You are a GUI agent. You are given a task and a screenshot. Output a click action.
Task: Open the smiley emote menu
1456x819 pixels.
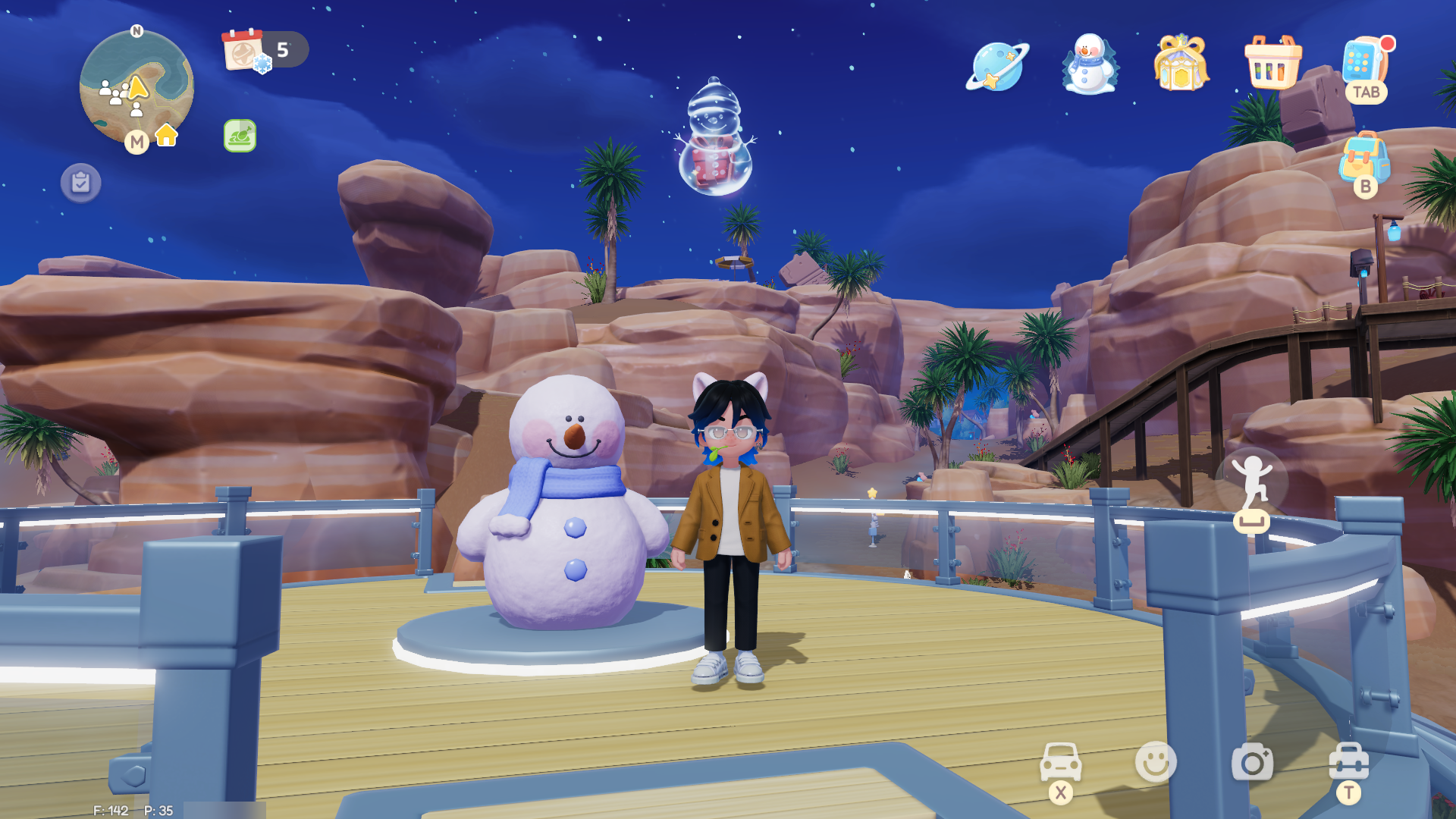1156,761
